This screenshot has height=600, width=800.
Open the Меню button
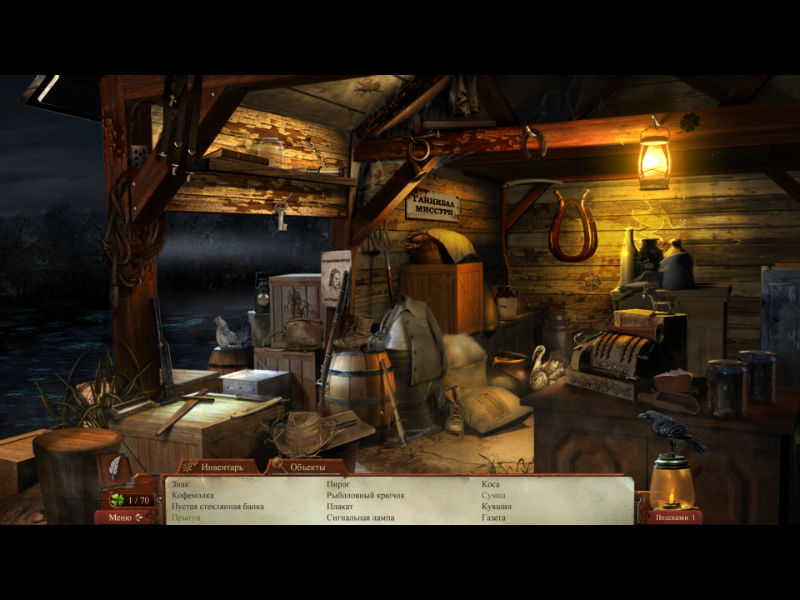coord(124,517)
